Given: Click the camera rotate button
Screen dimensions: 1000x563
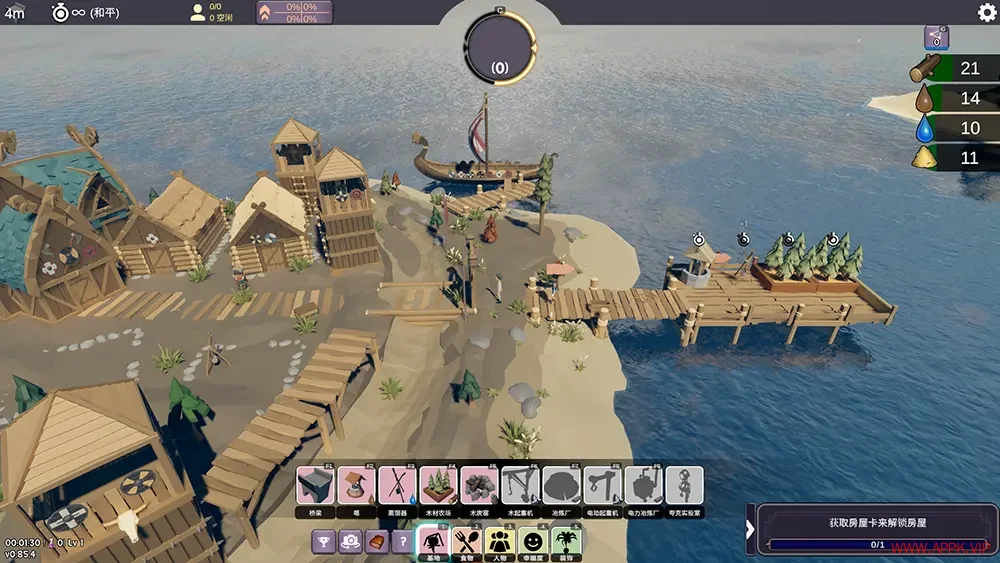Looking at the screenshot, I should 350,542.
